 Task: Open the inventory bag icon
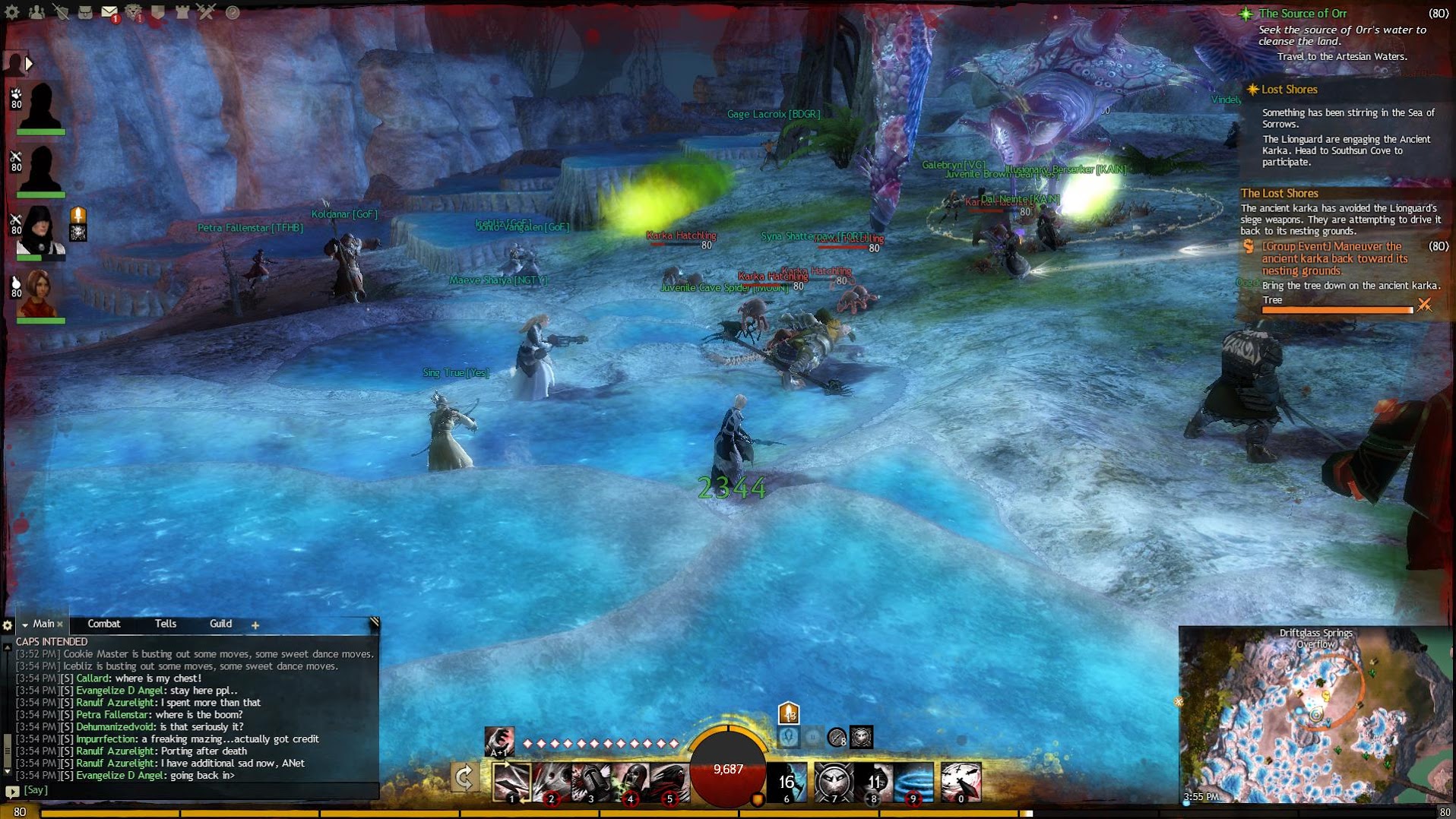pyautogui.click(x=85, y=12)
